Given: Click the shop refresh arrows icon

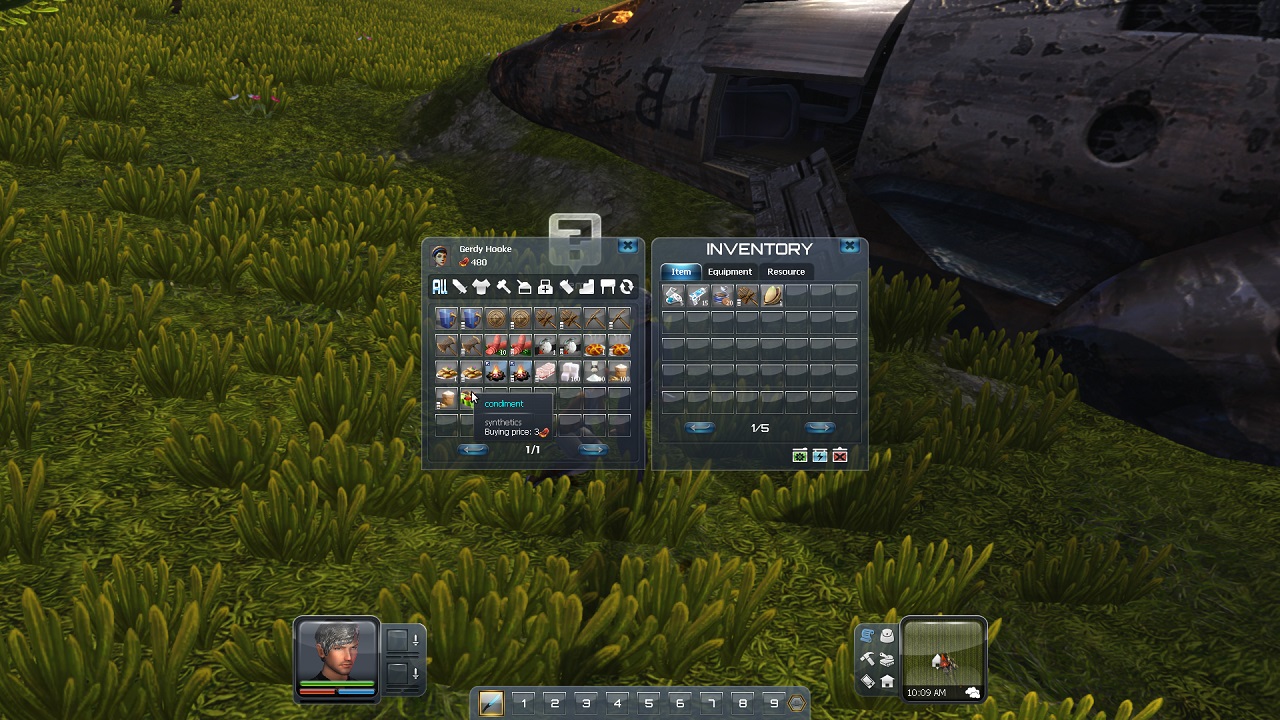Looking at the screenshot, I should (627, 288).
